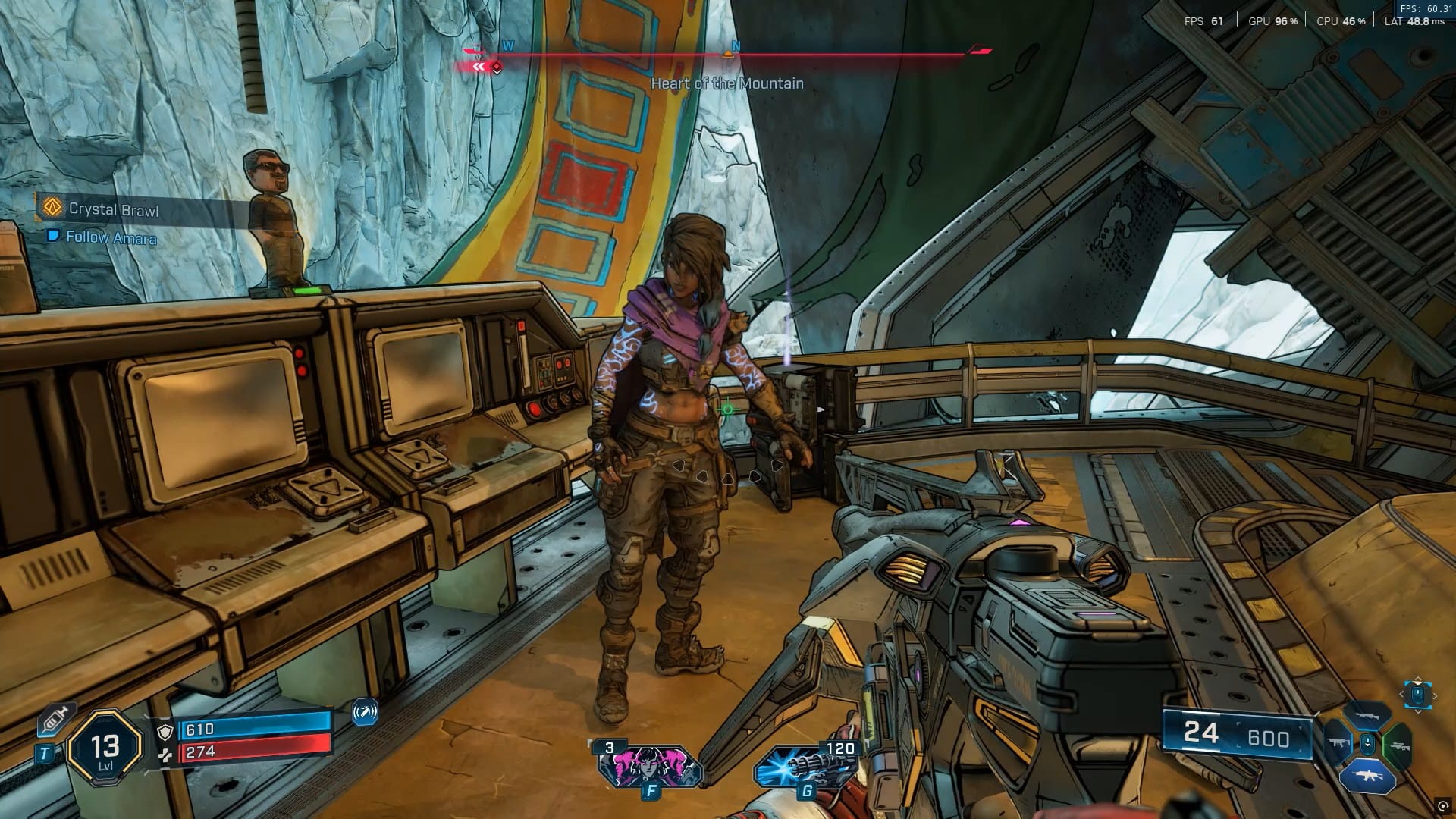Select the green-bordered sniper weapon slot
The height and width of the screenshot is (819, 1456).
(1396, 745)
